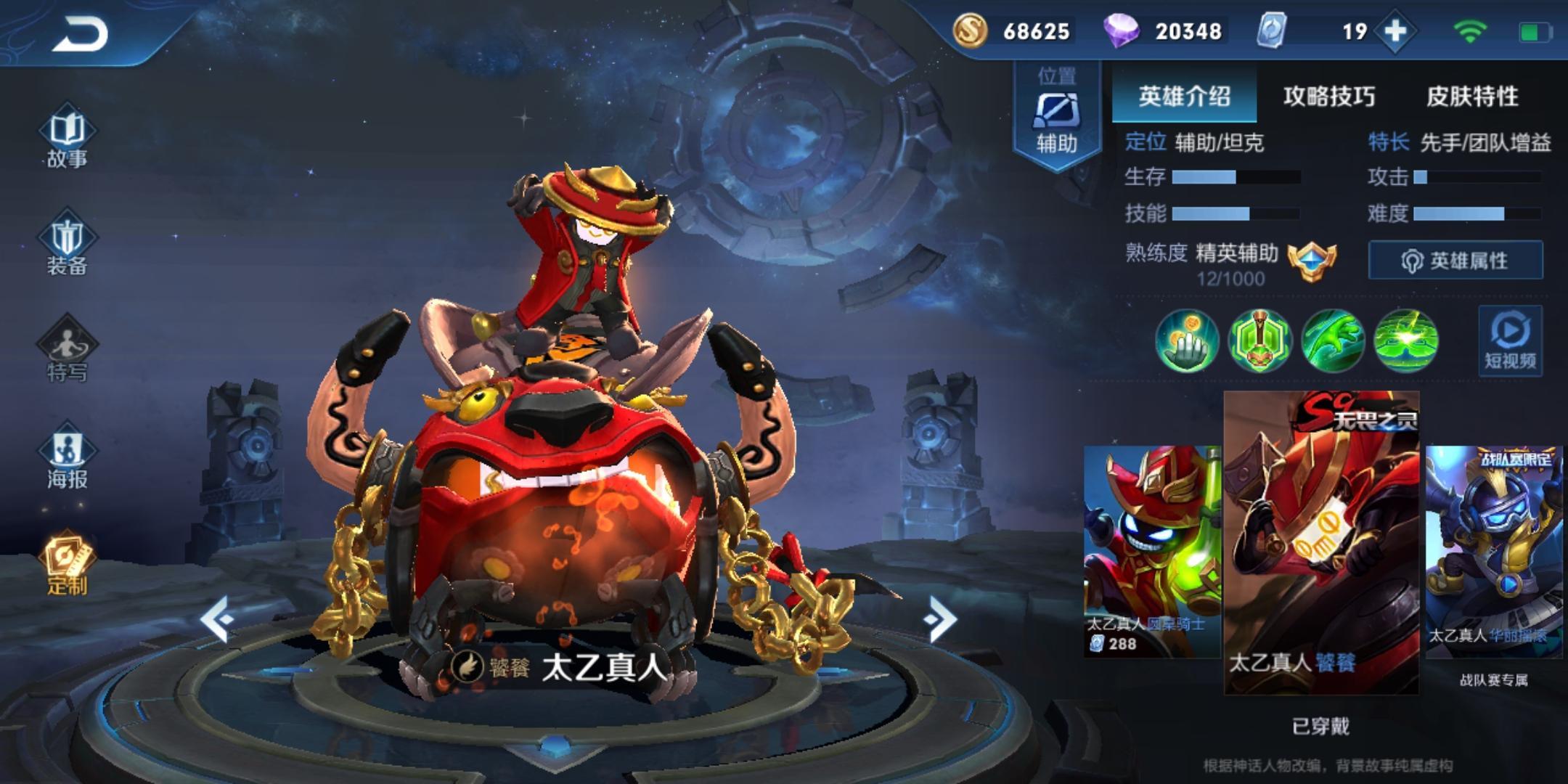Add more tickets with the plus button
1568x784 pixels.
[1395, 31]
